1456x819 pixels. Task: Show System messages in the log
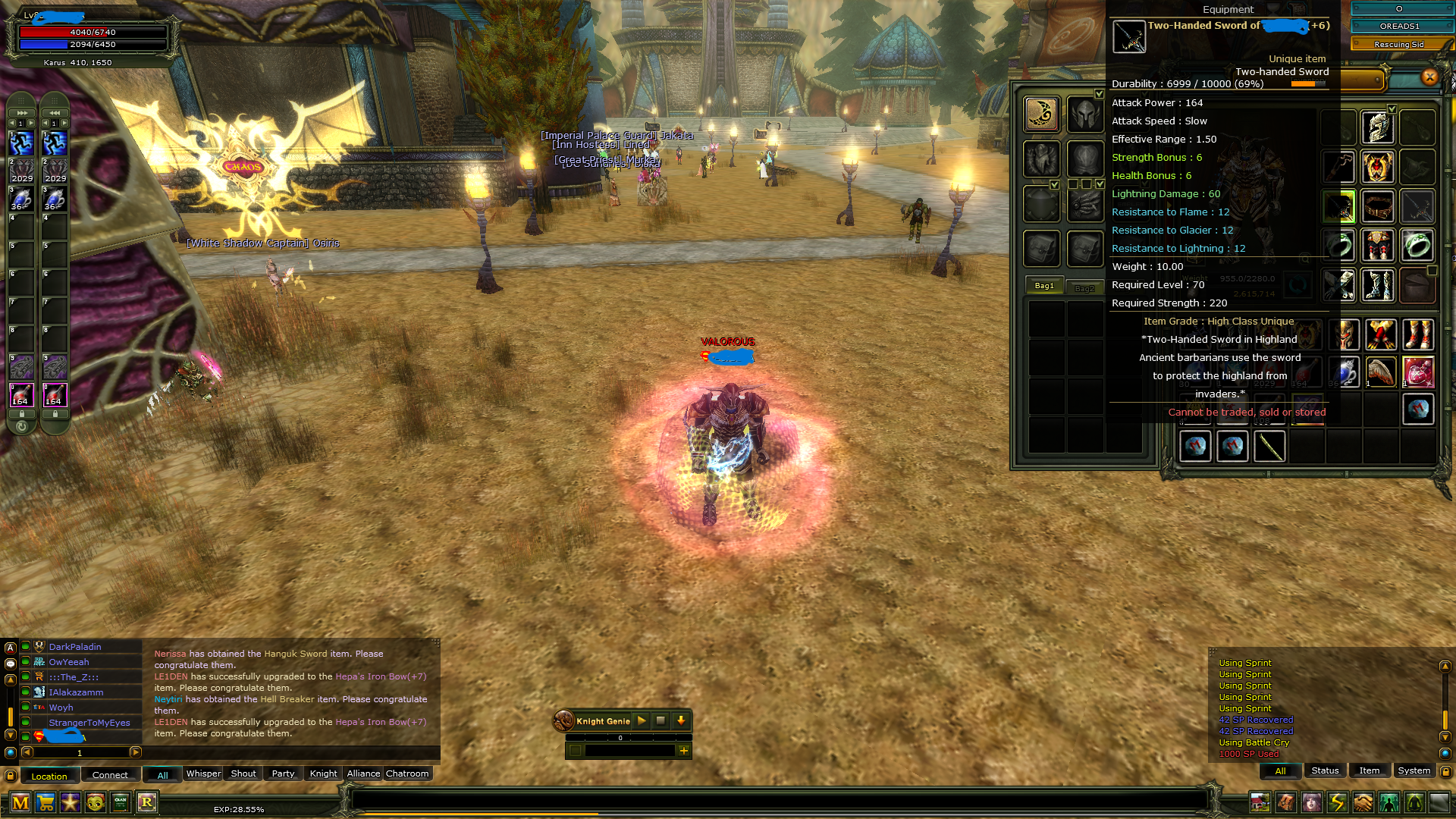(1414, 770)
